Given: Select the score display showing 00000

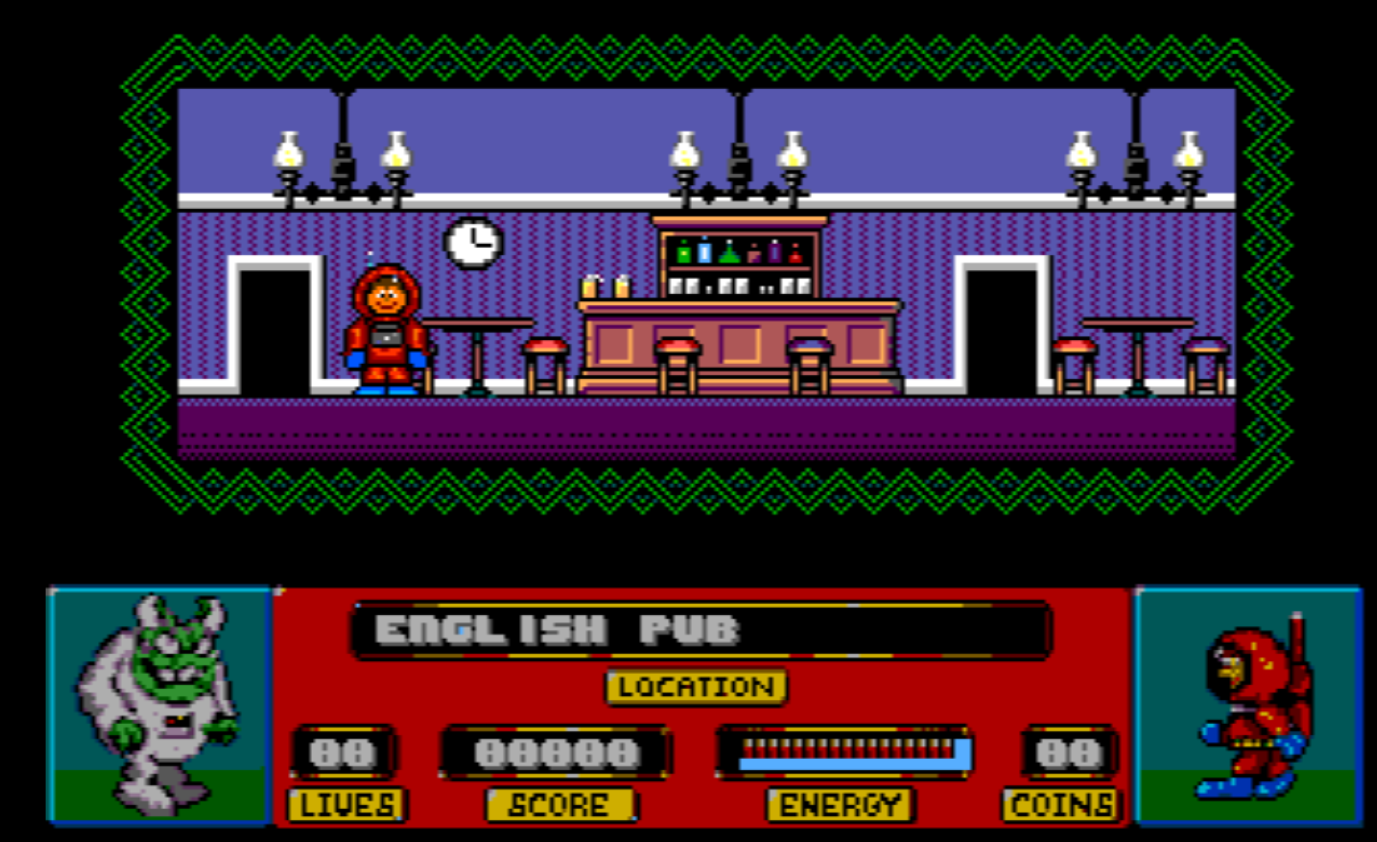Looking at the screenshot, I should pyautogui.click(x=556, y=753).
